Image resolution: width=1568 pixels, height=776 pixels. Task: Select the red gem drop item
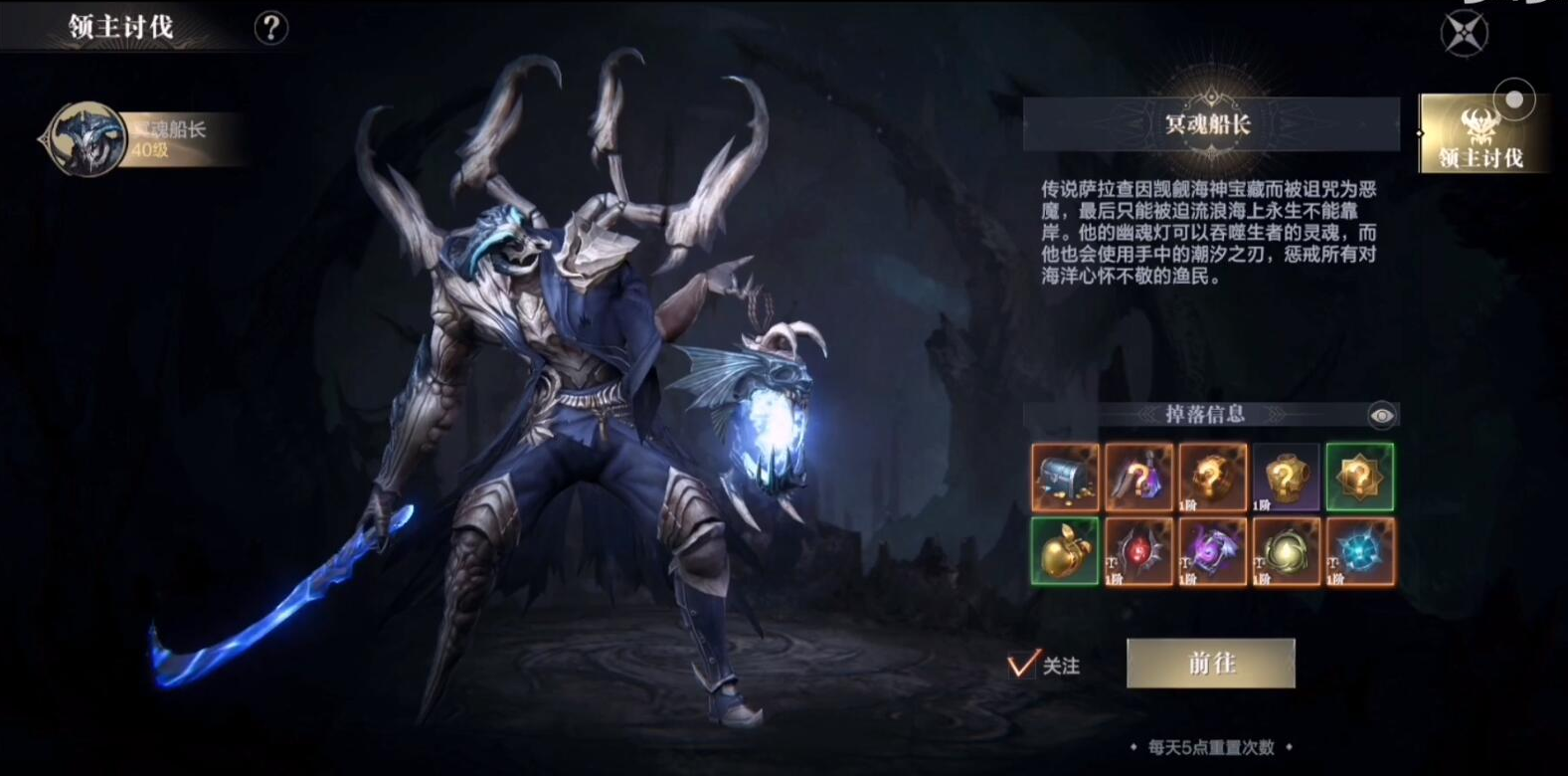click(1138, 552)
